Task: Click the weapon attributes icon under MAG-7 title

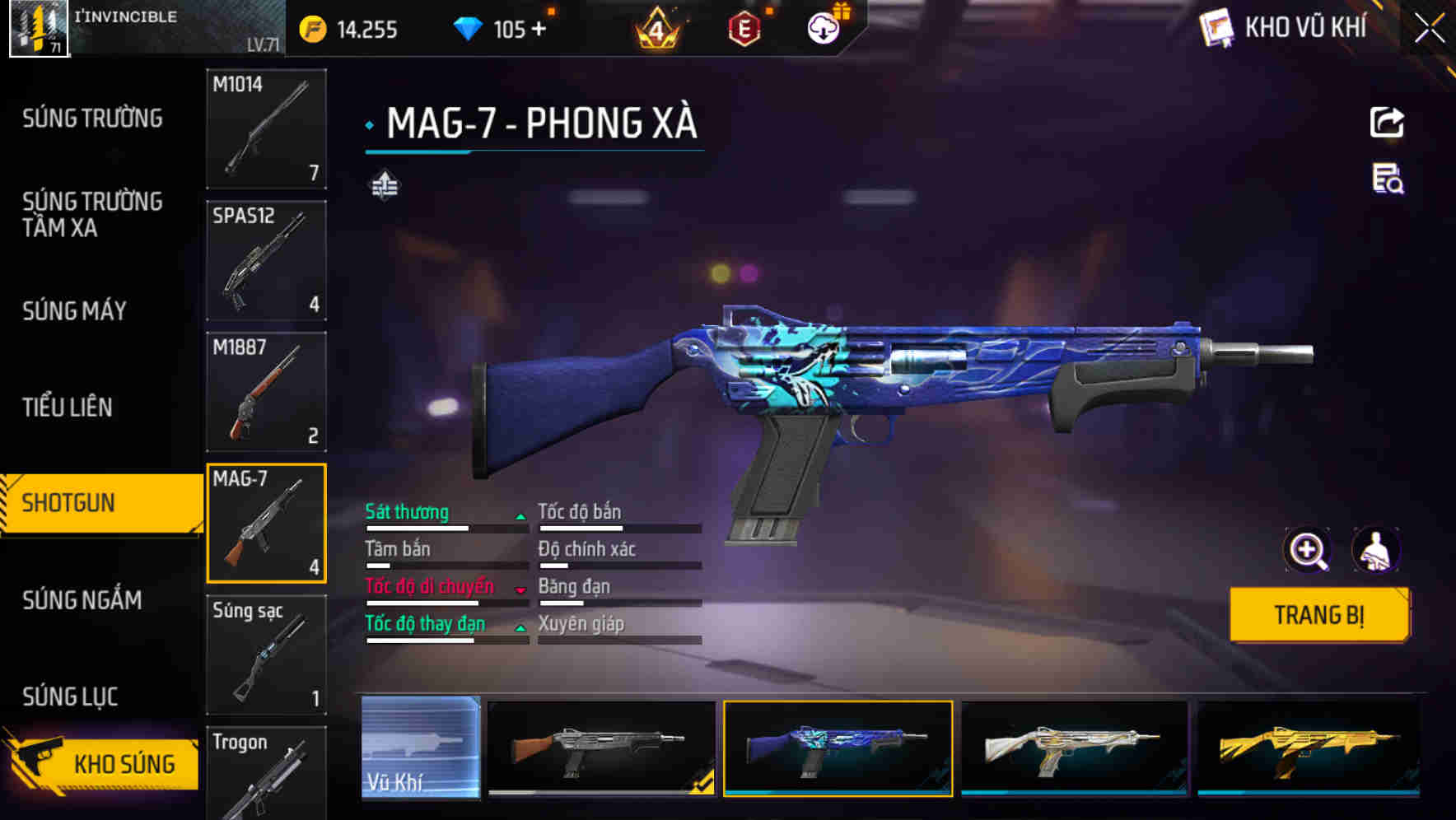Action: (383, 187)
